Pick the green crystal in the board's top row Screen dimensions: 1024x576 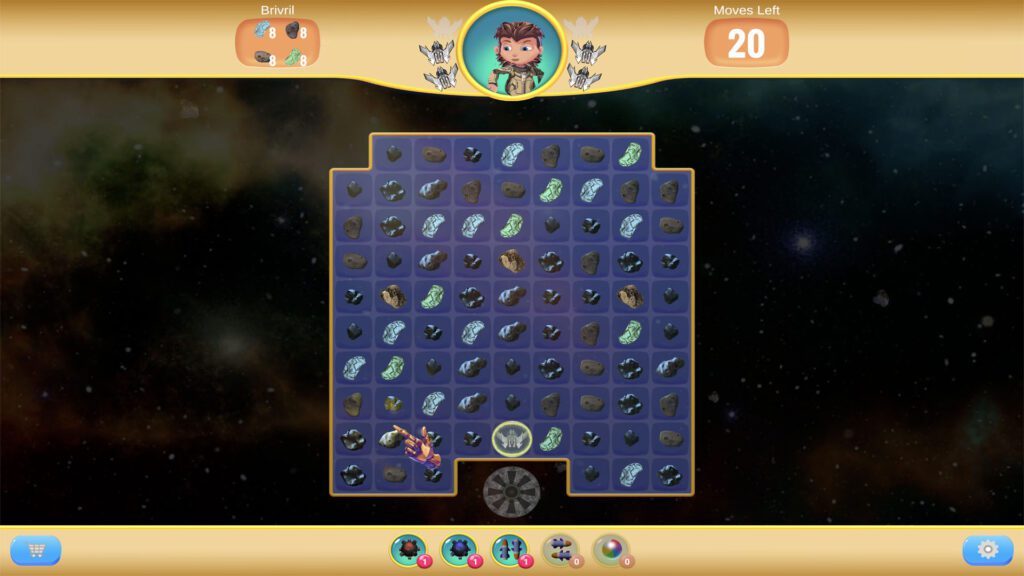point(630,154)
